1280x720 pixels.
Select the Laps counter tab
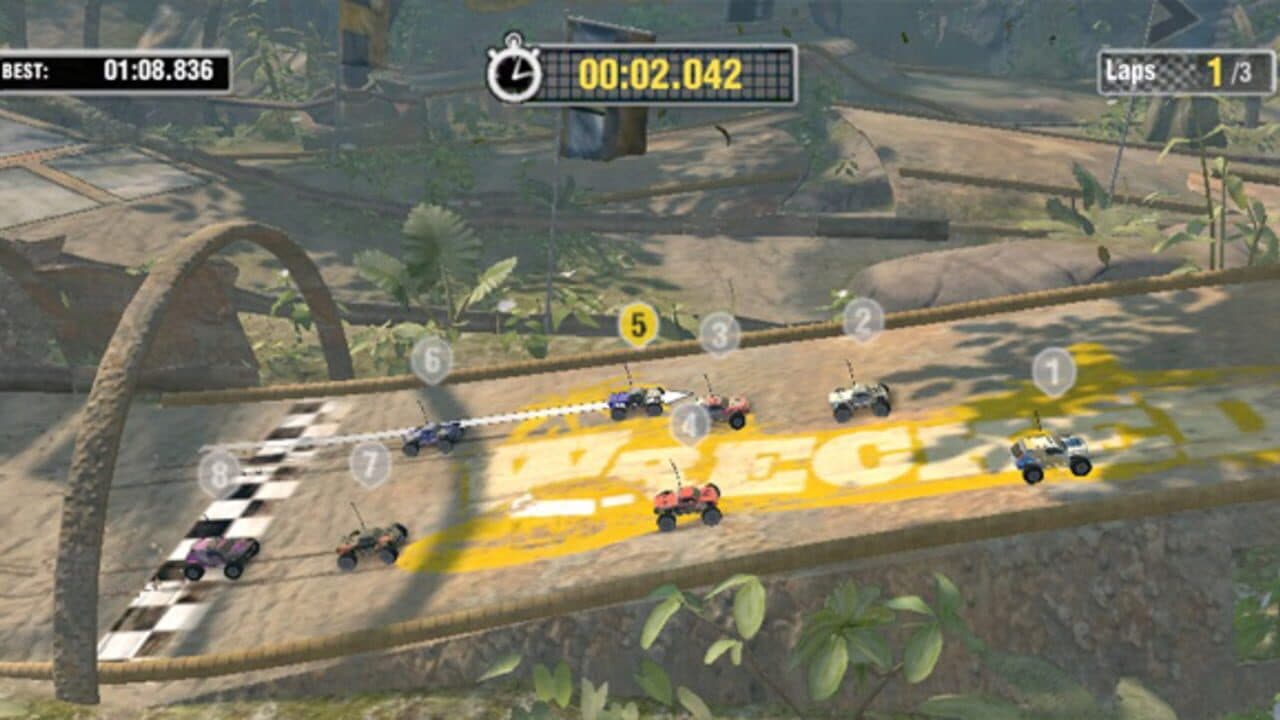tap(1129, 68)
